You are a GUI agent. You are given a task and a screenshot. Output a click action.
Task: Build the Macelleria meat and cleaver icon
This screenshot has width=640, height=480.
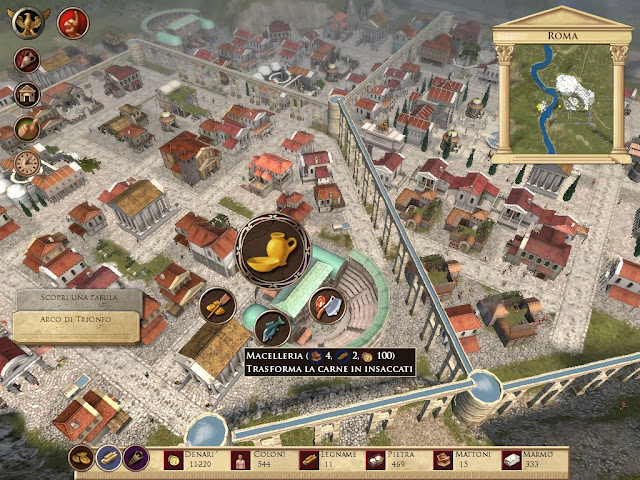[329, 304]
